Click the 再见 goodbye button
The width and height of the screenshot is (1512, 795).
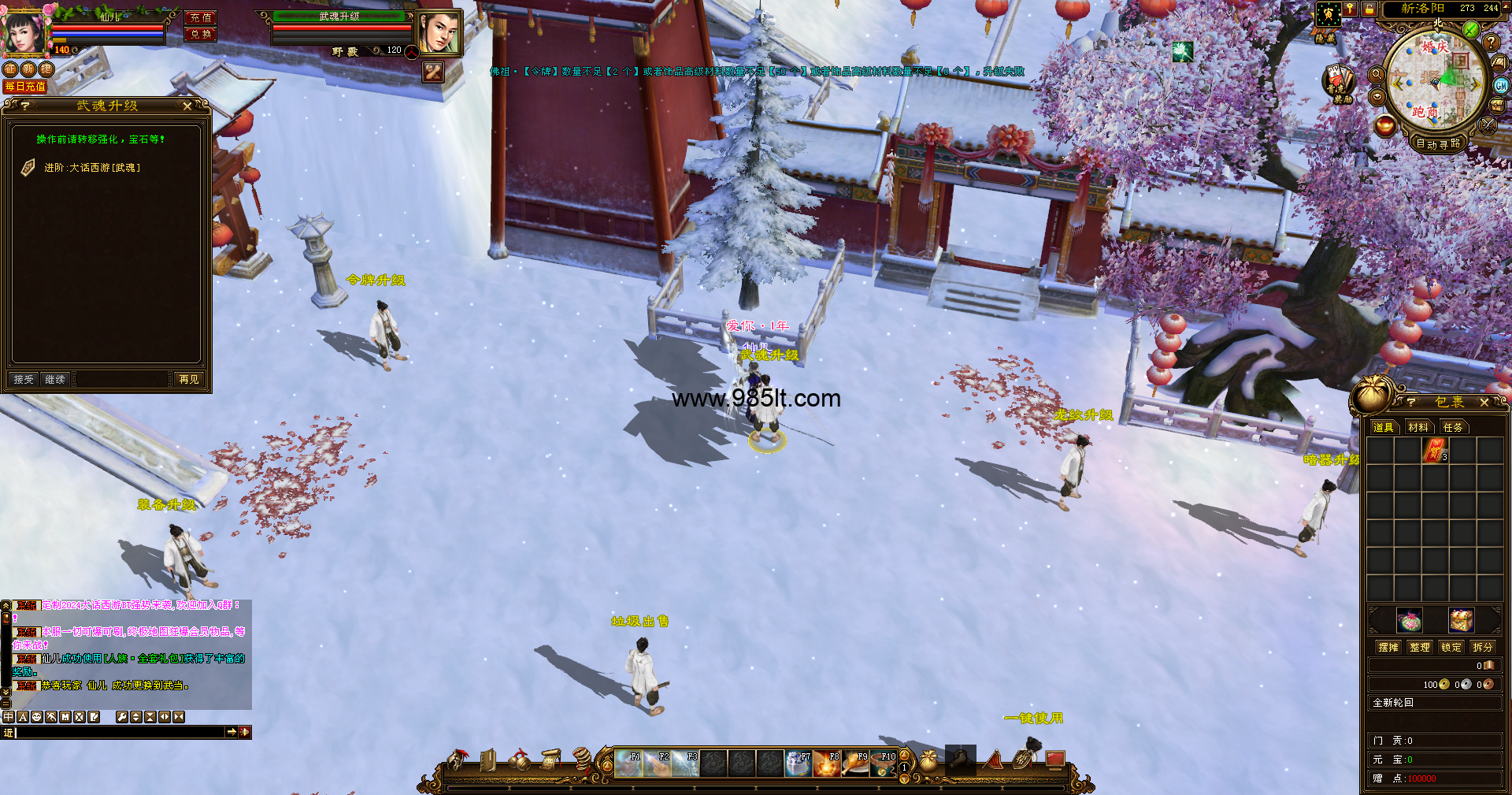pos(189,379)
